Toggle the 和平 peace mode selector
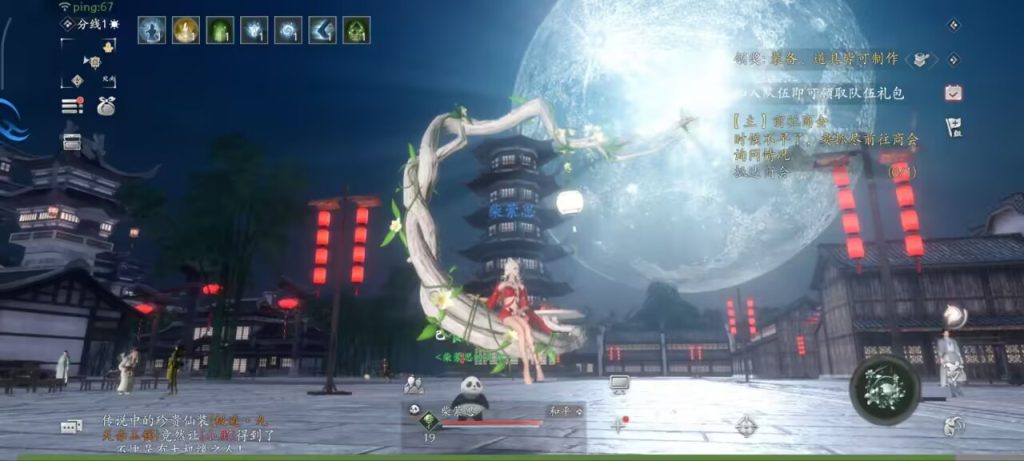 (x=564, y=410)
